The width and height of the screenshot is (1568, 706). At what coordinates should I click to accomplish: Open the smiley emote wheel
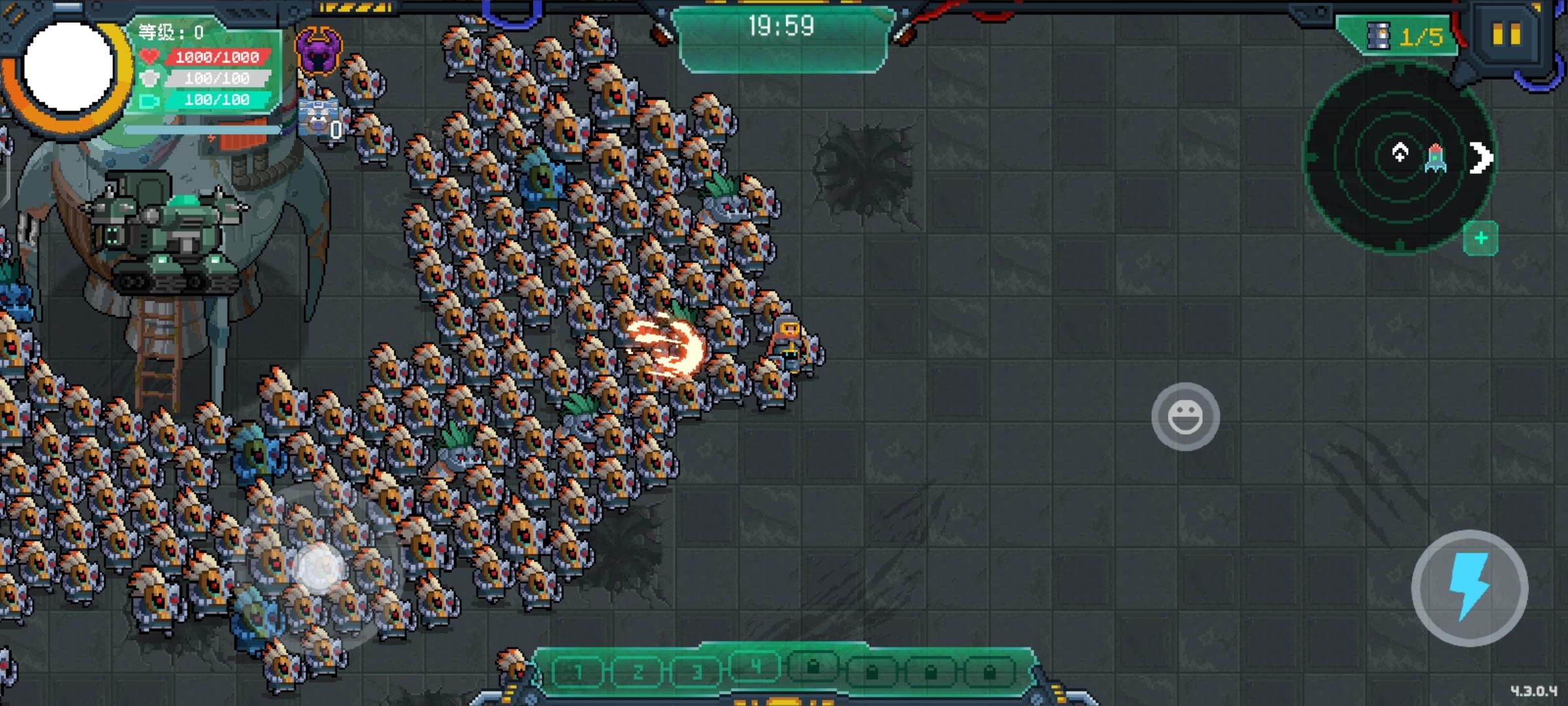1186,416
